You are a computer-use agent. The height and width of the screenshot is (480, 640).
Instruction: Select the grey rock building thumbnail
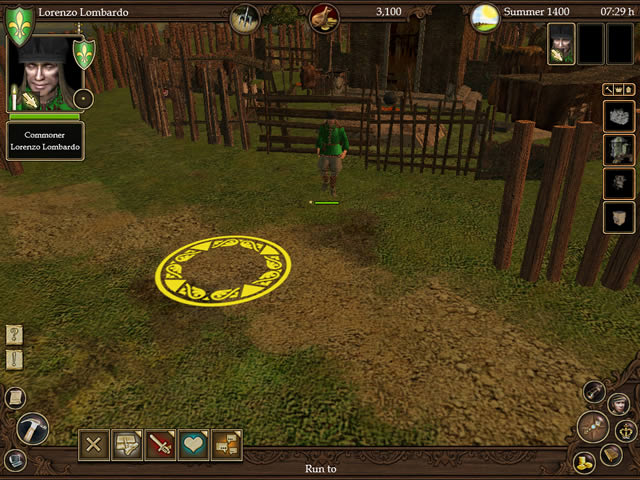(619, 116)
